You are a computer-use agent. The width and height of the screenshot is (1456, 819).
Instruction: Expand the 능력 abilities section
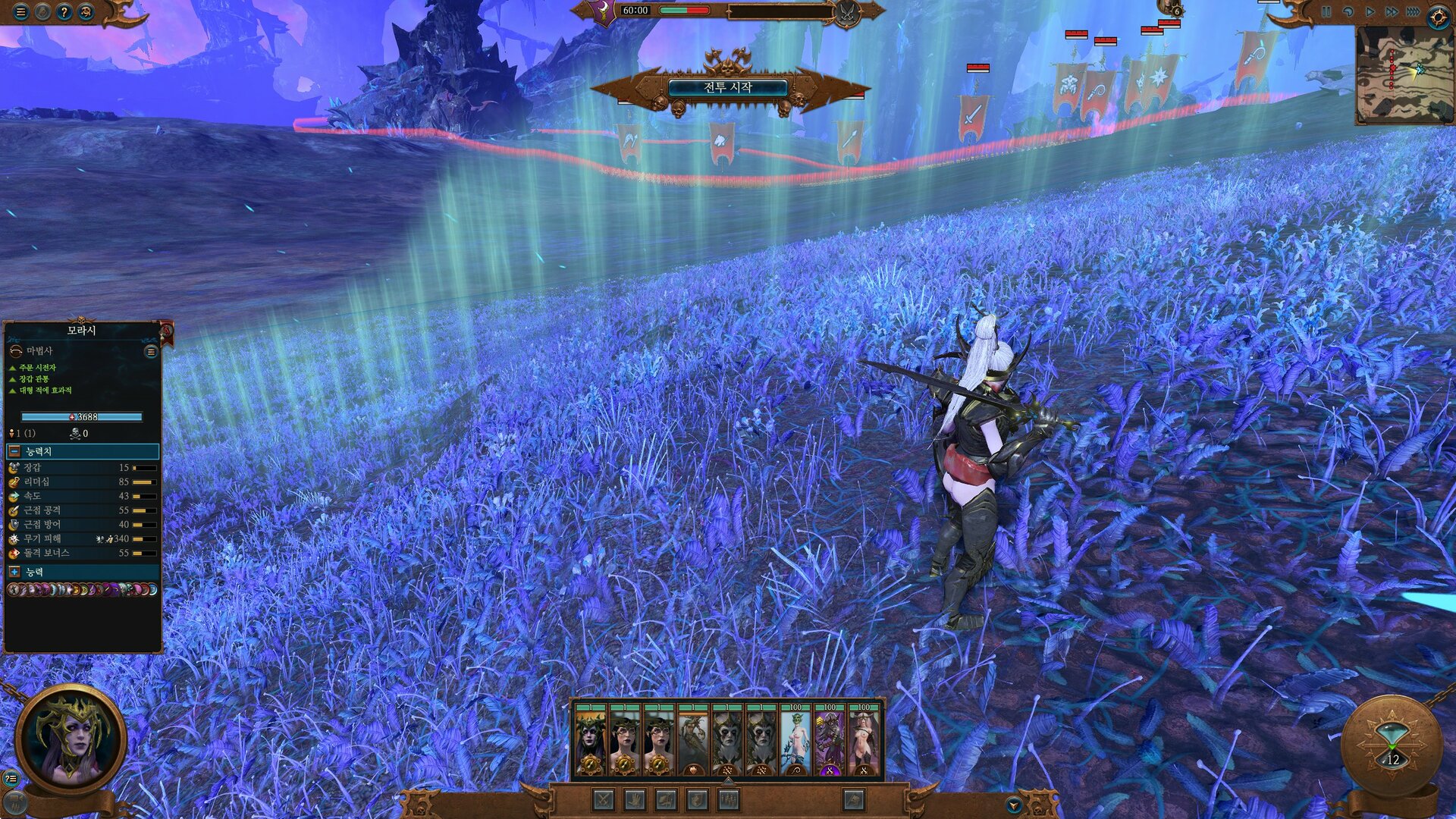tap(14, 572)
